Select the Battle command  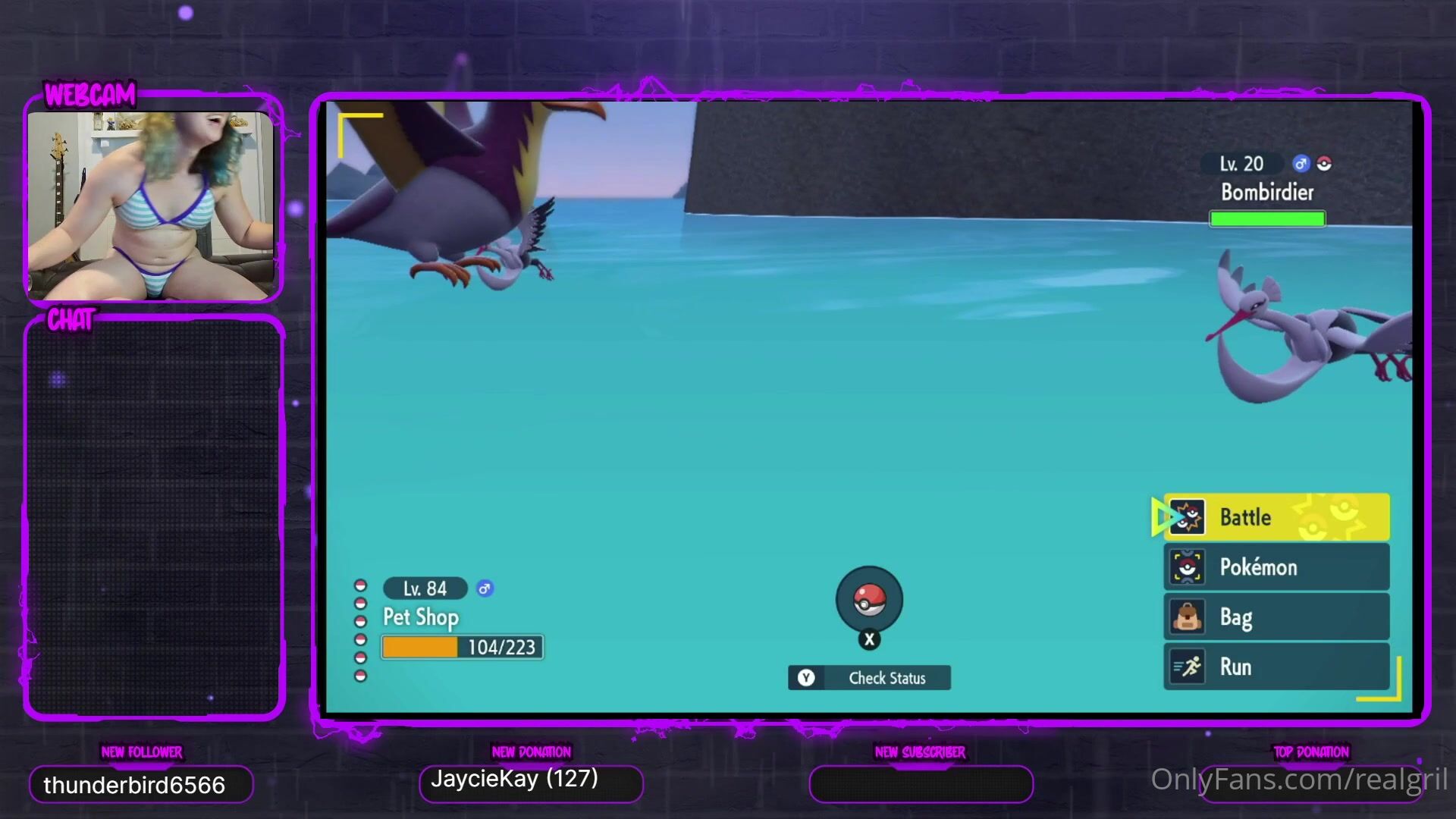[1276, 517]
